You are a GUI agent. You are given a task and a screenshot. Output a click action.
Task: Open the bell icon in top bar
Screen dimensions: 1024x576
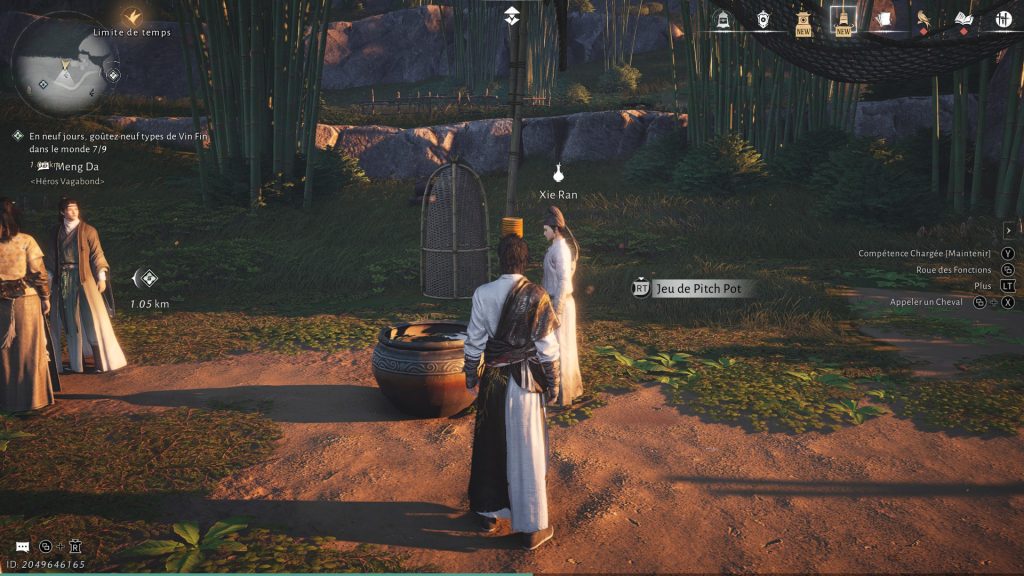(722, 19)
